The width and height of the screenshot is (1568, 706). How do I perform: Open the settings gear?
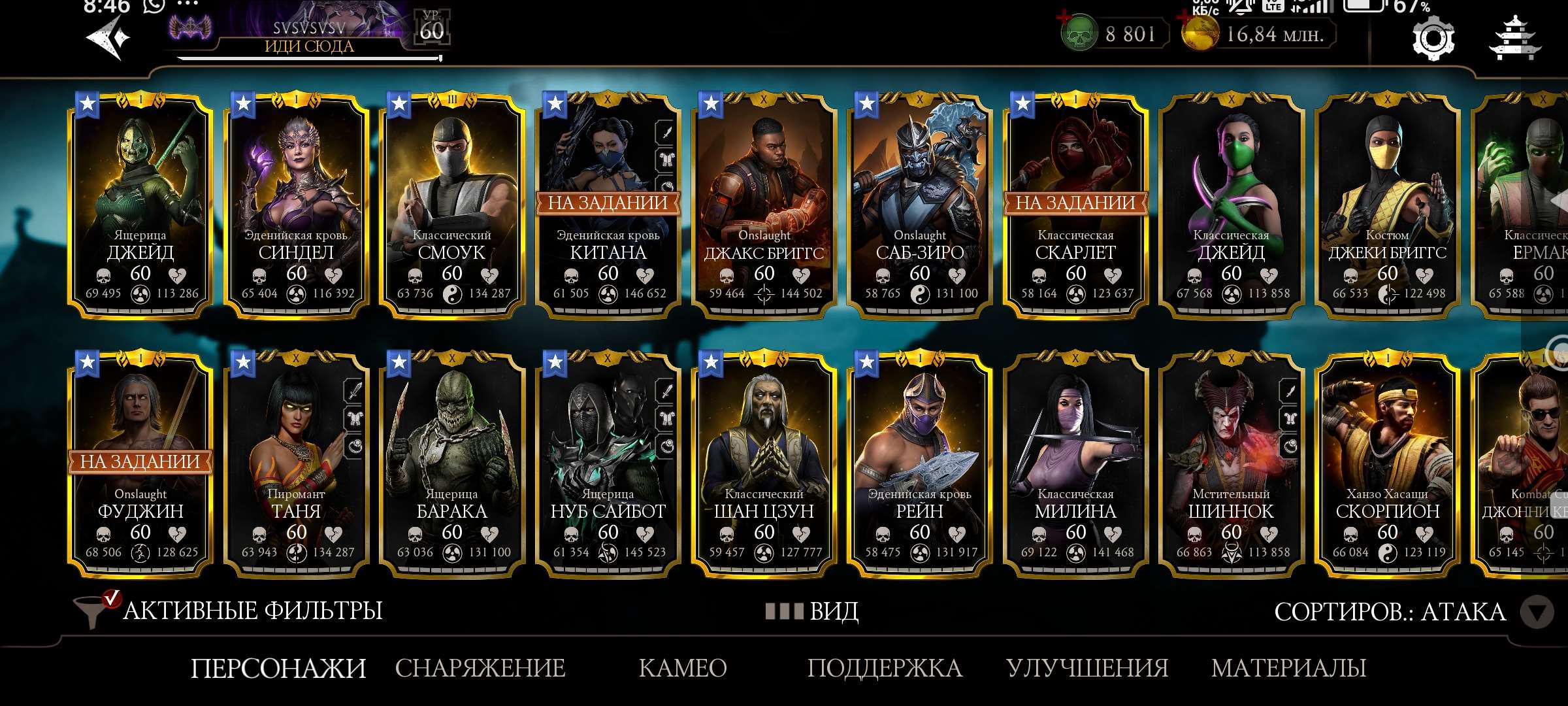pyautogui.click(x=1433, y=39)
